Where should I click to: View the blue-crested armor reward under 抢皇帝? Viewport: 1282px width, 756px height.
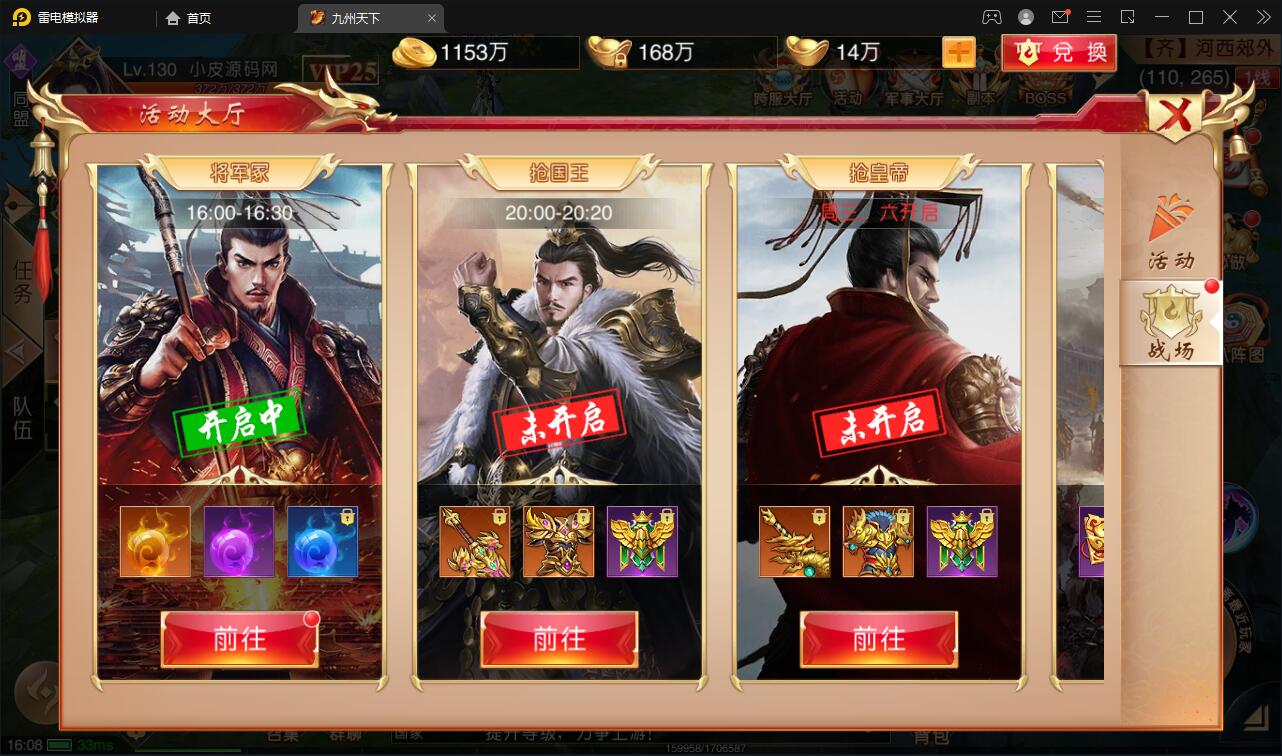[879, 542]
